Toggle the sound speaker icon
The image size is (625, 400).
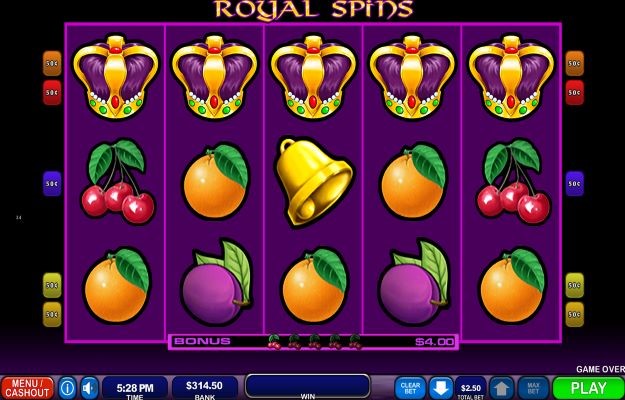pos(90,388)
